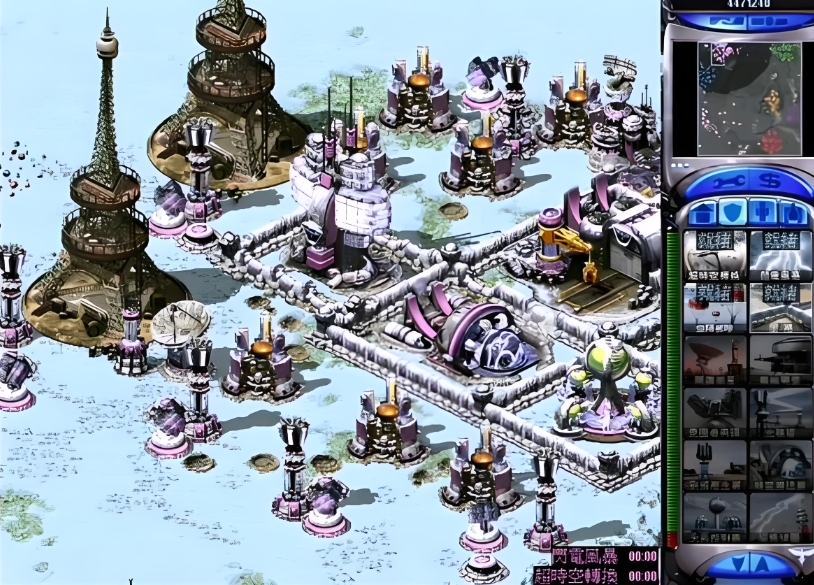This screenshot has height=585, width=814.
Task: Choose the three-pronged tower build icon
Action: 714,464
